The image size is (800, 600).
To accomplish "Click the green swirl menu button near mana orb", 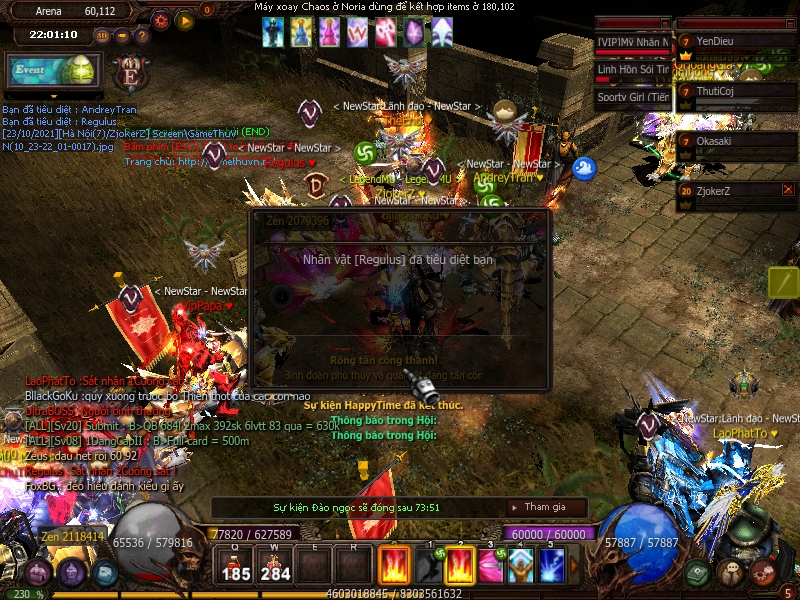I will coord(699,573).
